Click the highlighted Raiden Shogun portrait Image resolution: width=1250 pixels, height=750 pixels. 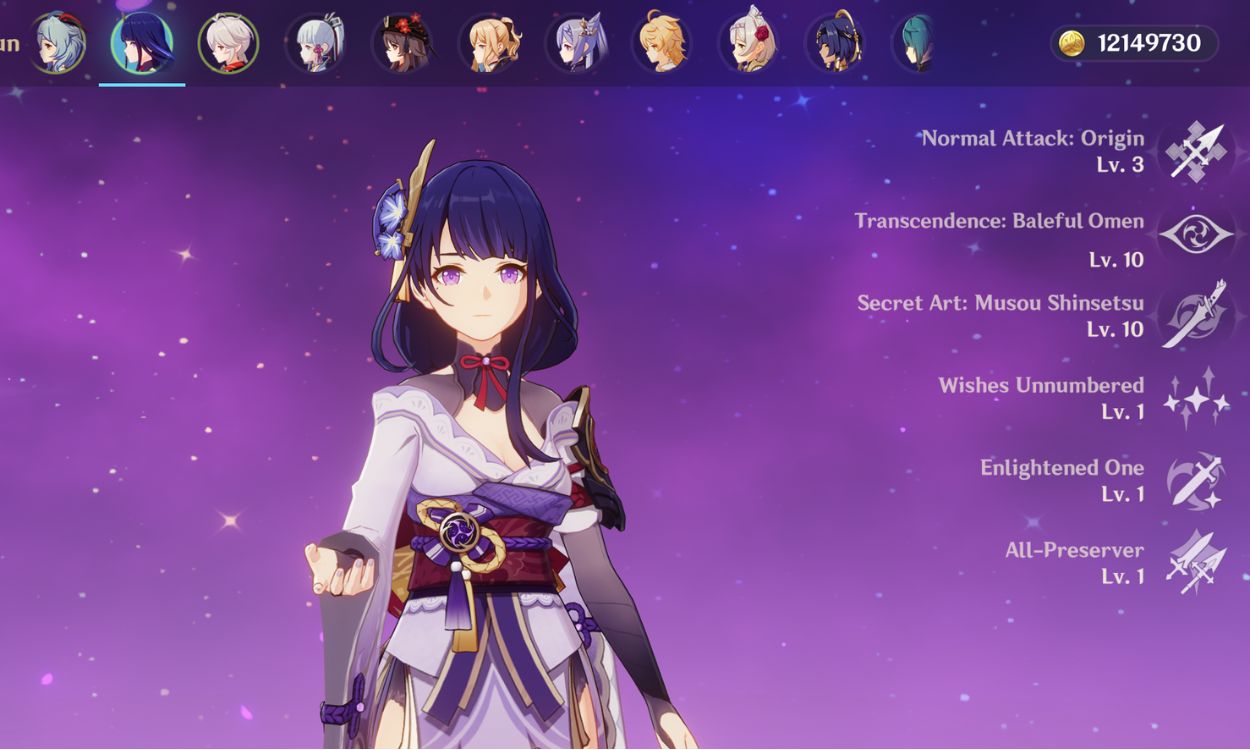pos(142,43)
